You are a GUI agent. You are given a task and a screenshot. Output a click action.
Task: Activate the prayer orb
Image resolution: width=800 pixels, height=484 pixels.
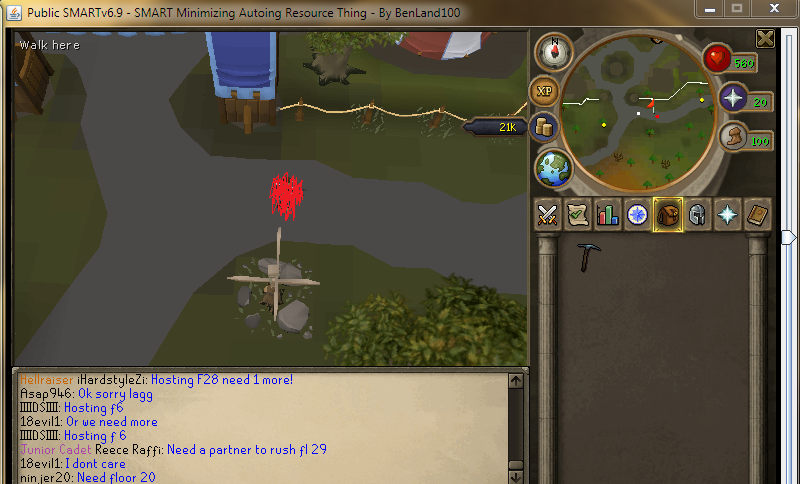click(x=735, y=99)
